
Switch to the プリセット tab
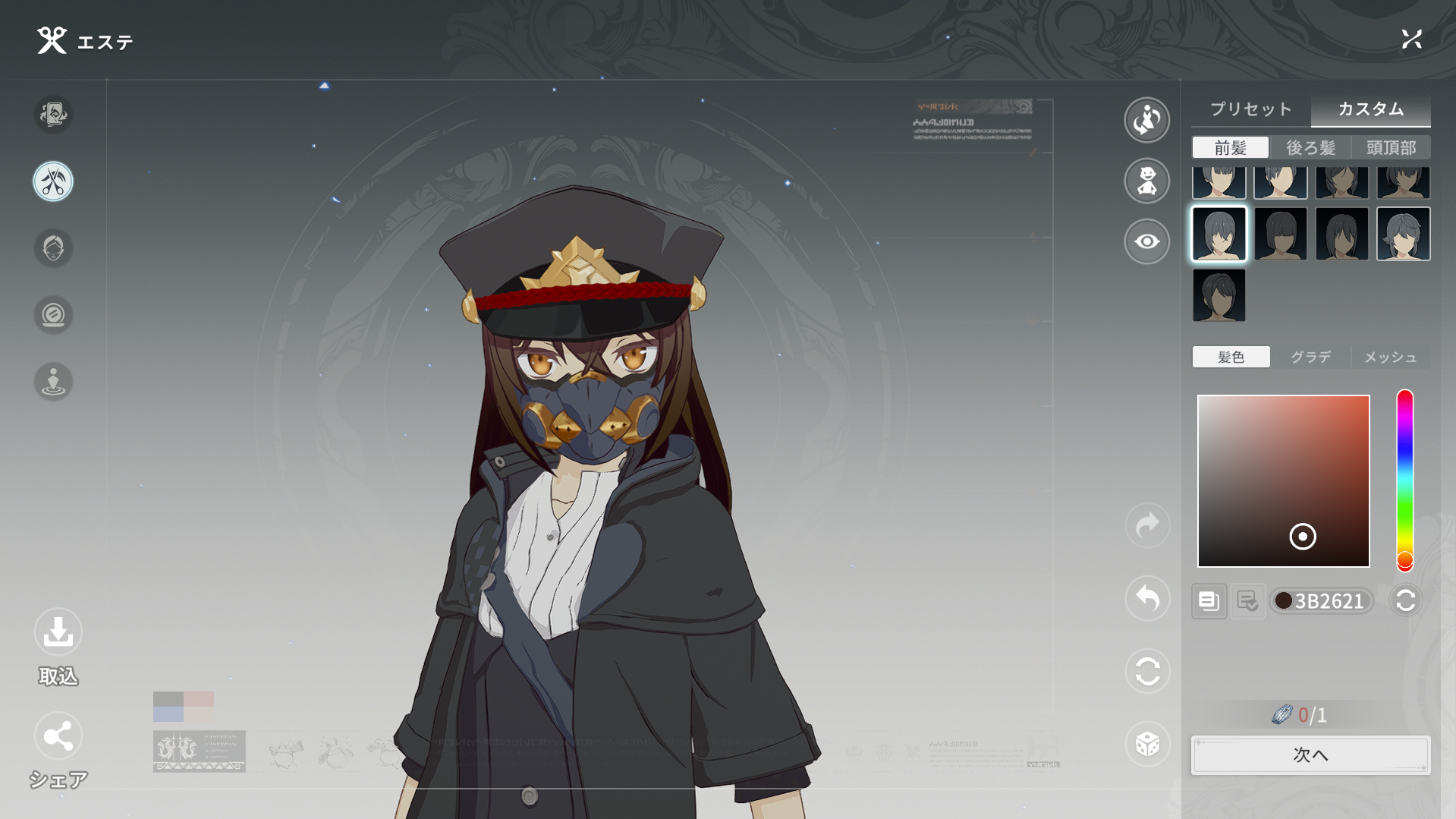[x=1250, y=109]
